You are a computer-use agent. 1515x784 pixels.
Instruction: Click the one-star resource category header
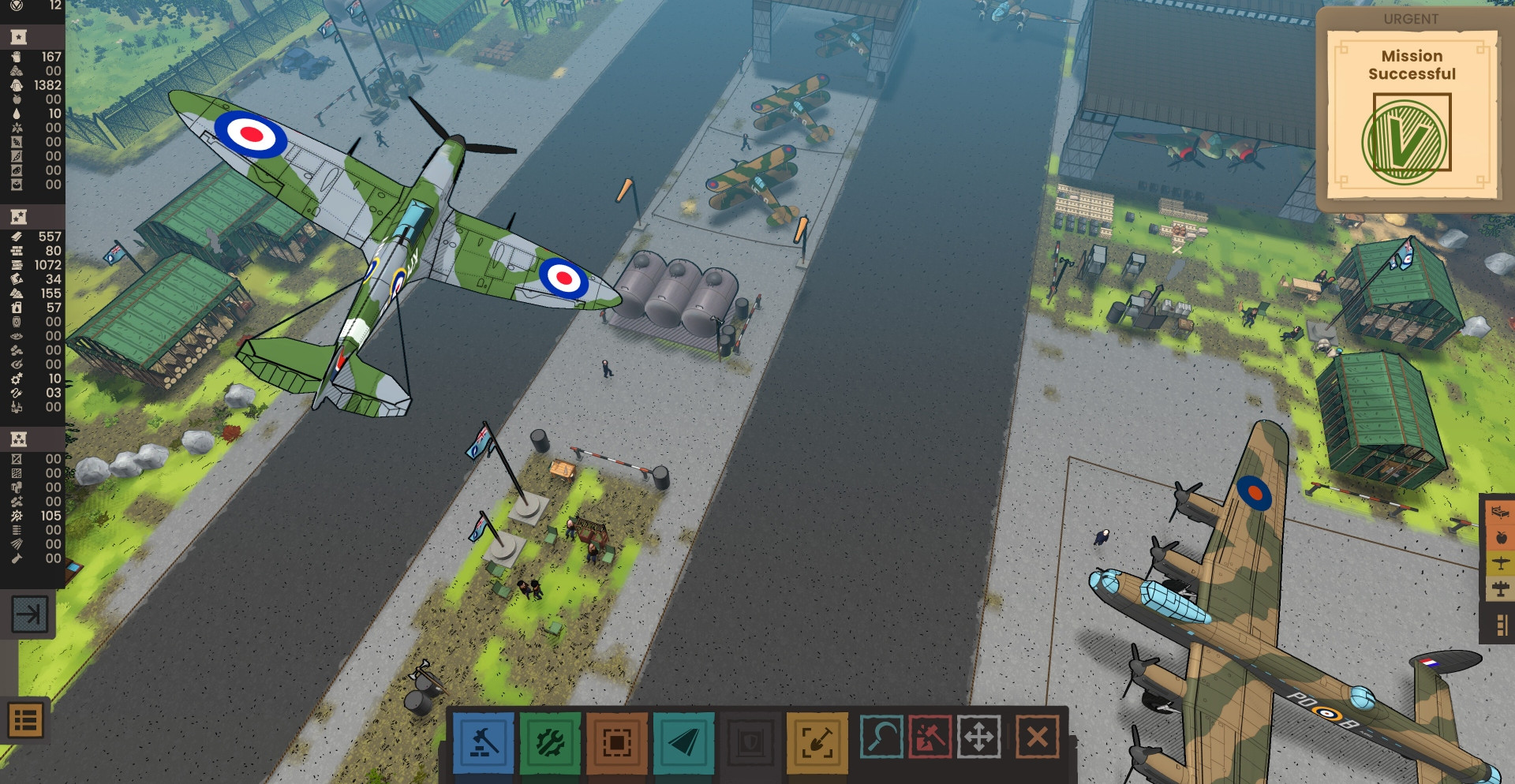(x=18, y=37)
